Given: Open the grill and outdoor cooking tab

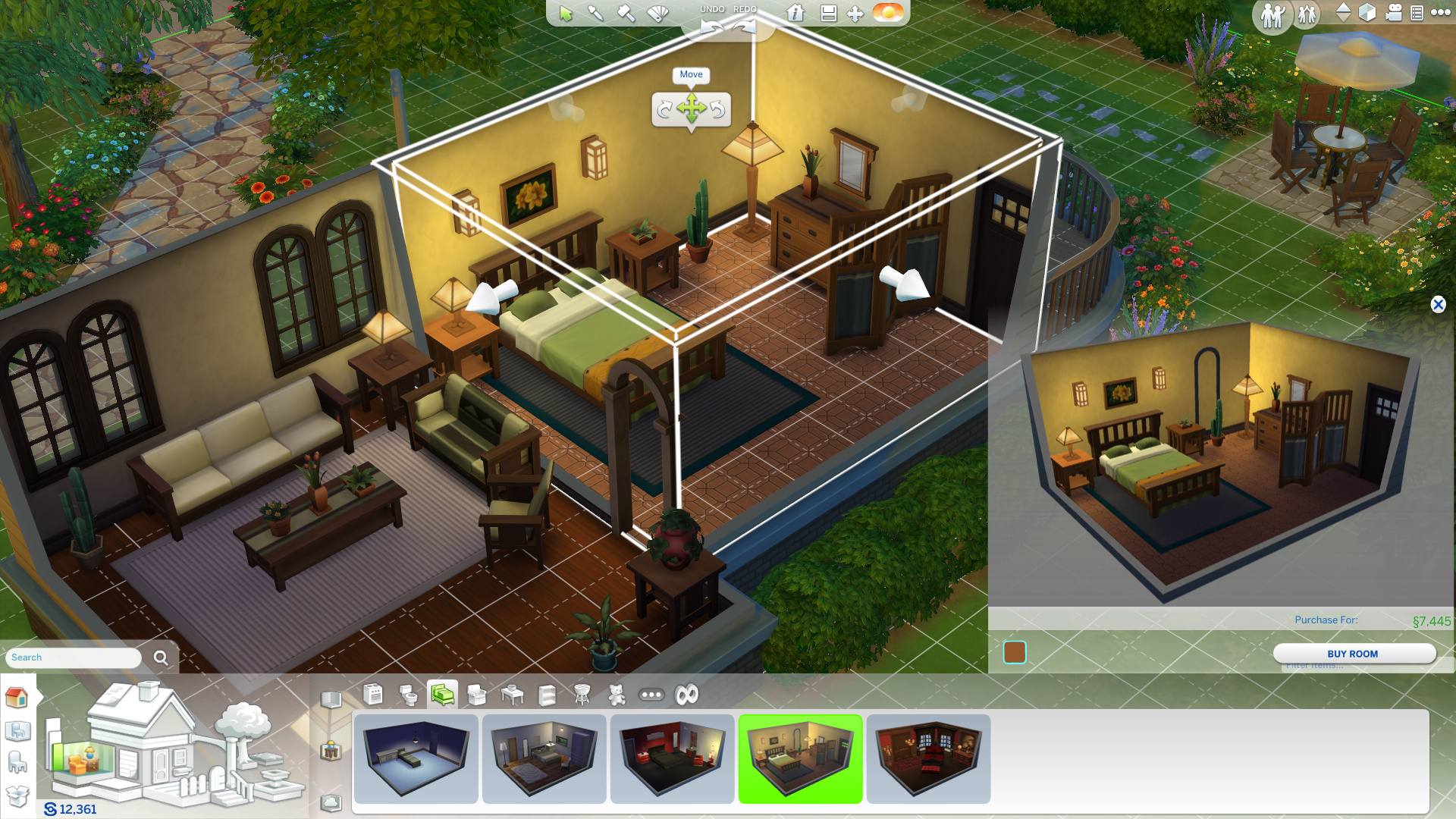Looking at the screenshot, I should [583, 692].
